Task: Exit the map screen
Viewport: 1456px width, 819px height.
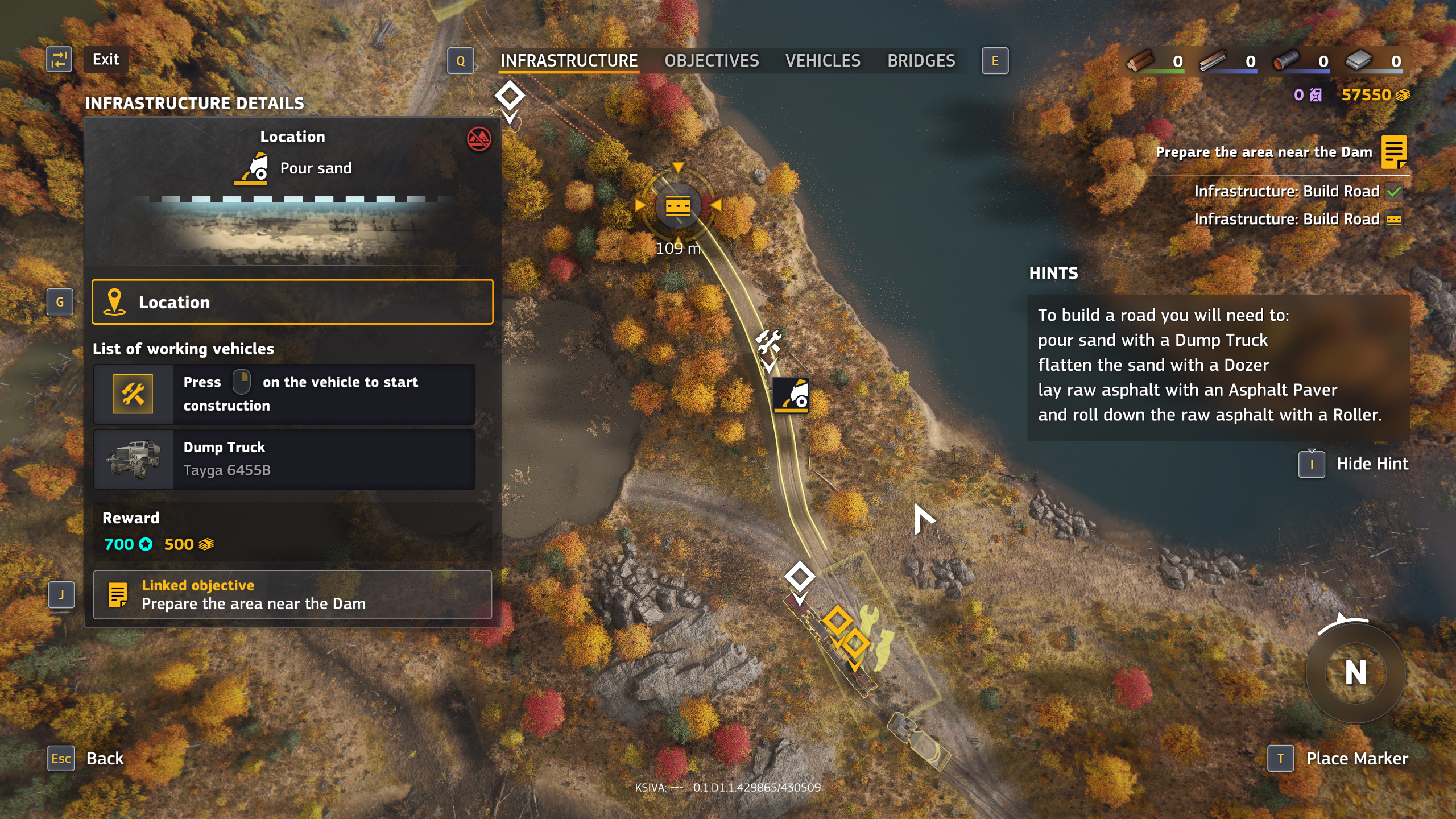Action: pos(105,60)
